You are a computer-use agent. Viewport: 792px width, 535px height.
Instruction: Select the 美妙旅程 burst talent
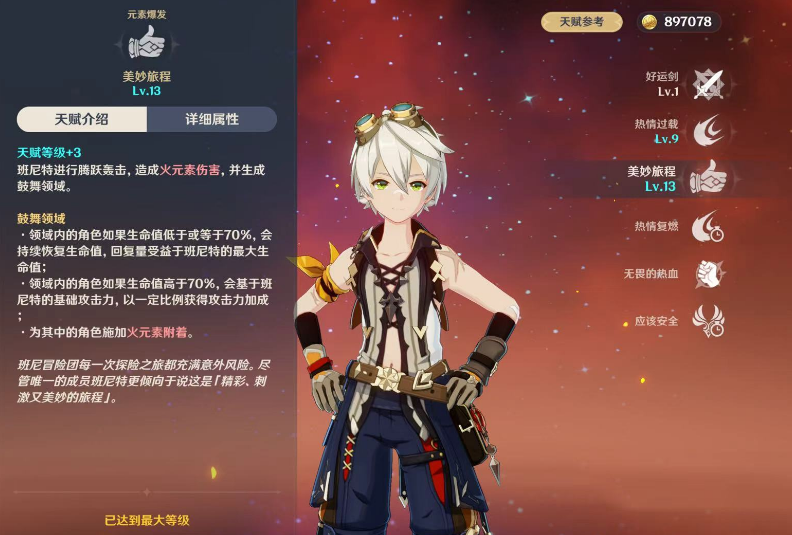tap(708, 178)
